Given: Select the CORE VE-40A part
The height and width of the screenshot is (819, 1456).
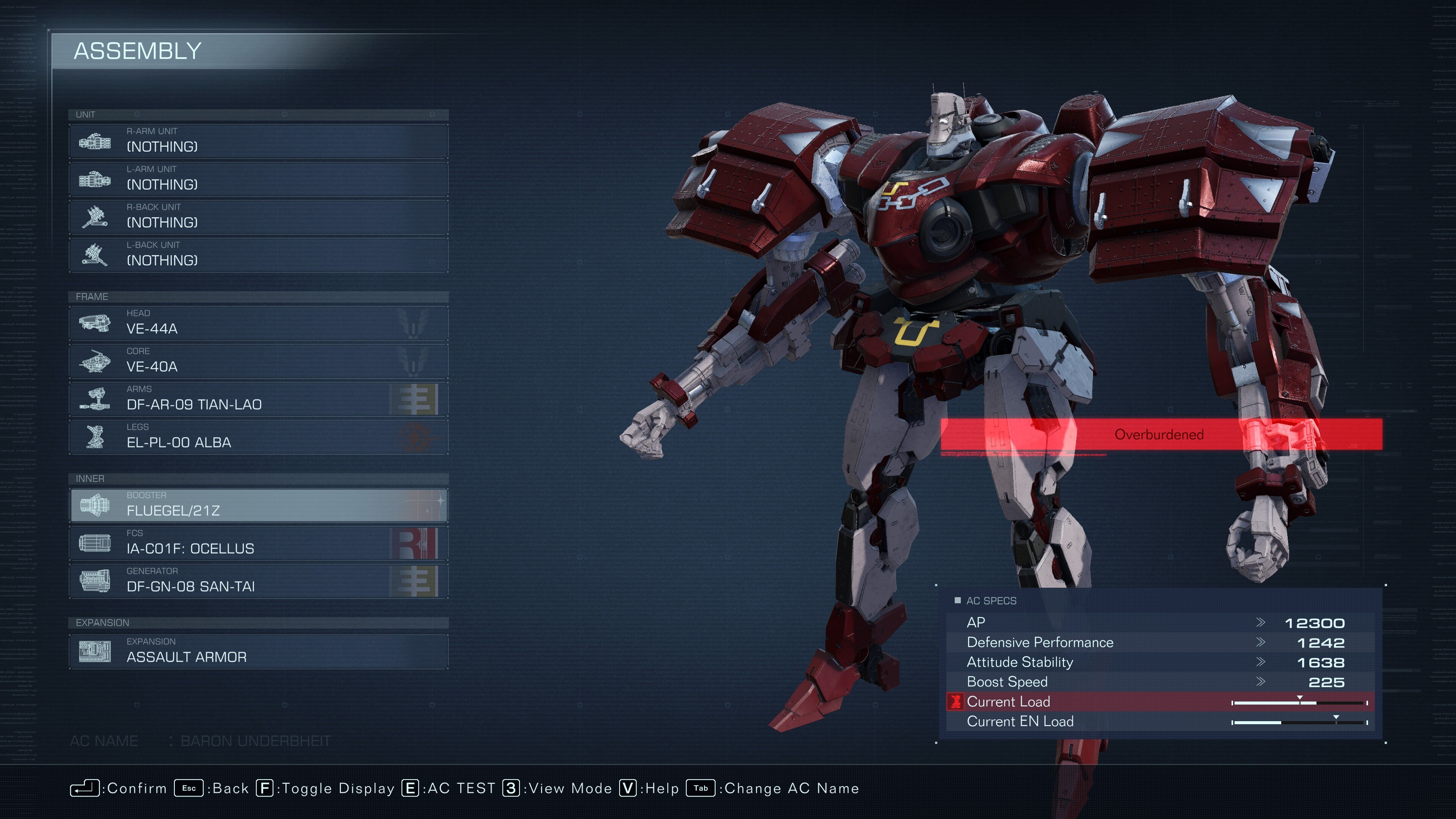Looking at the screenshot, I should coord(258,361).
